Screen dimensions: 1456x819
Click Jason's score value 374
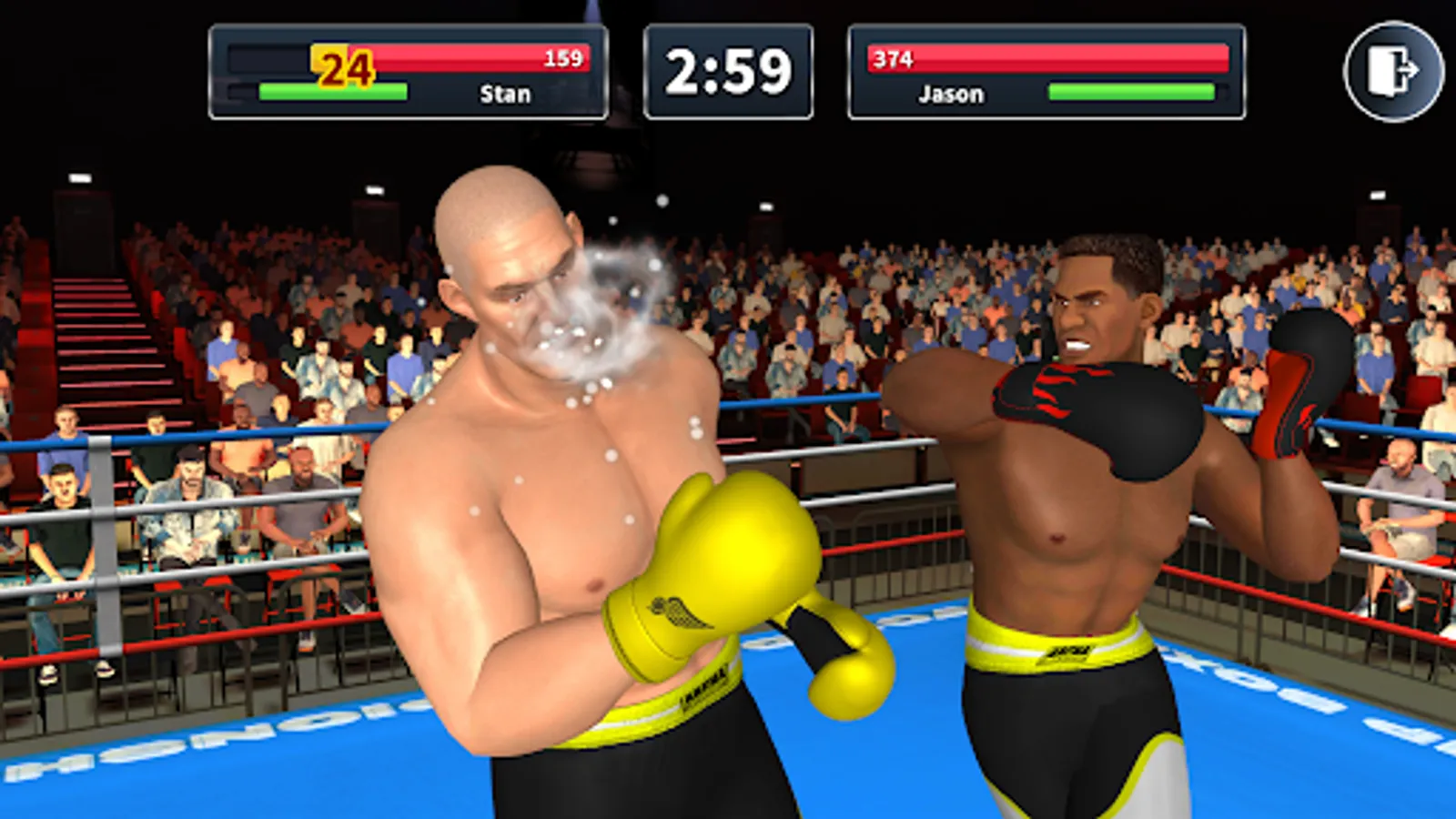pos(893,56)
